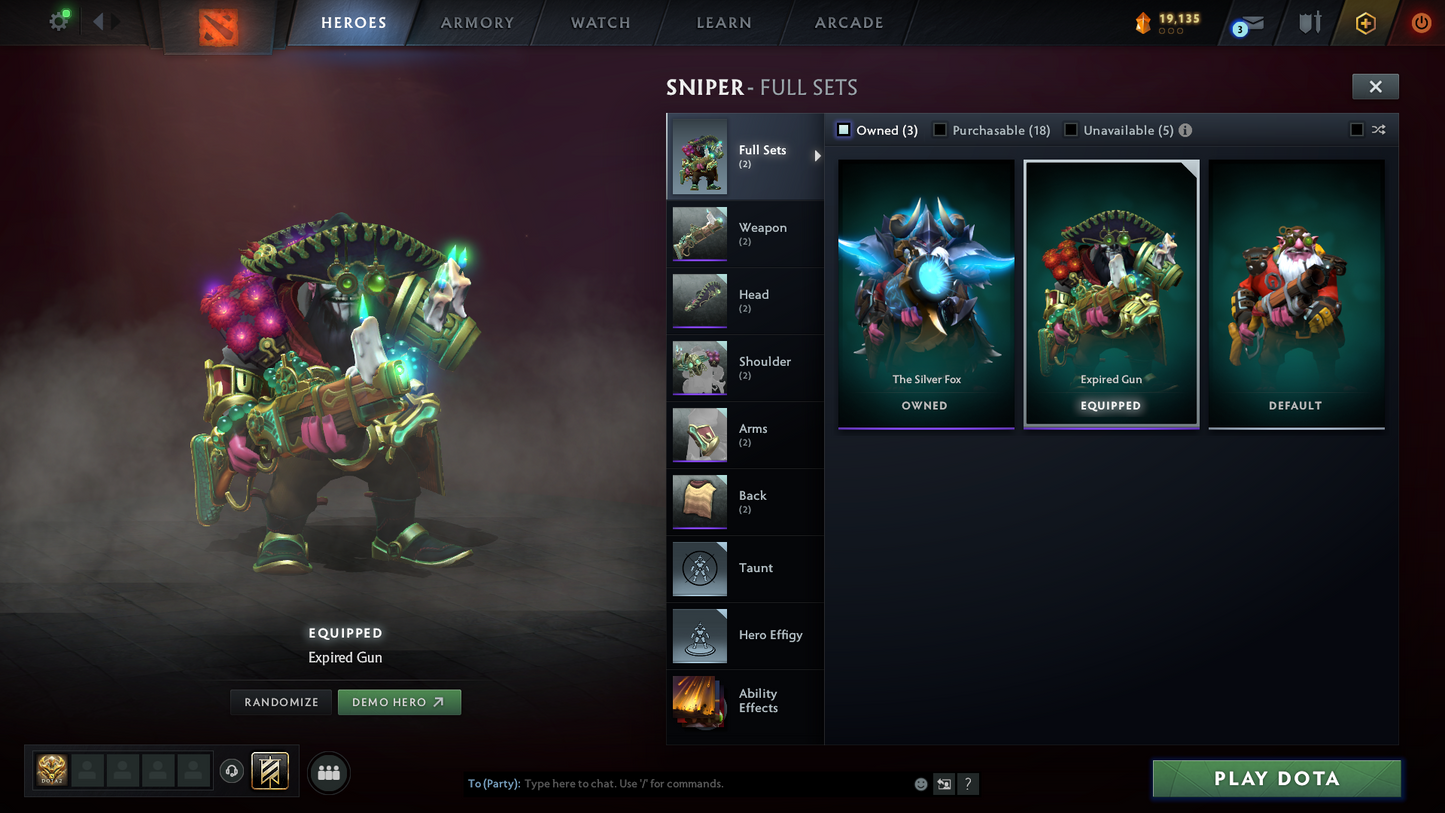Click the friends/party group icon near chat bar
Screen dimensions: 1445x813
(x=328, y=772)
